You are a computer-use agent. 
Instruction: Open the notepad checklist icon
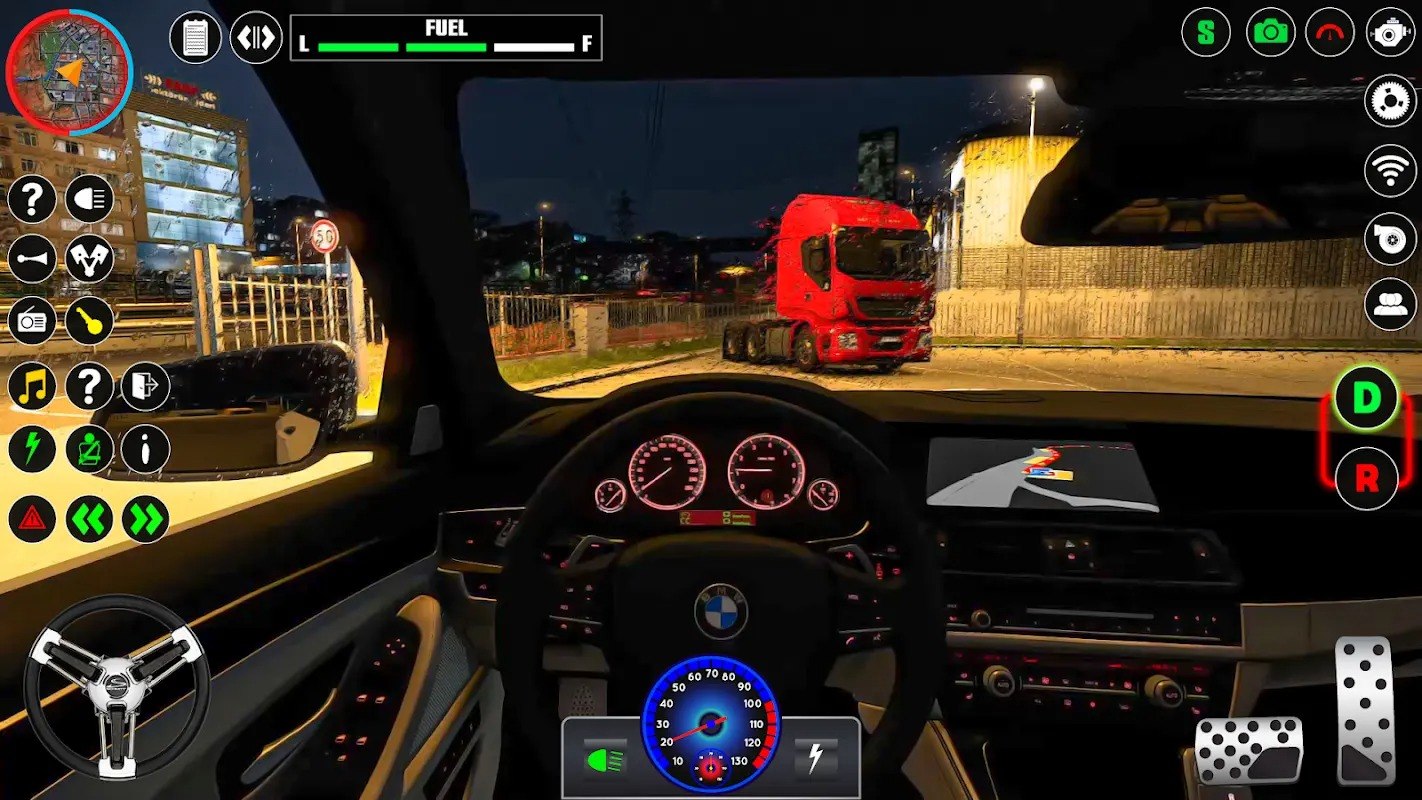[196, 38]
